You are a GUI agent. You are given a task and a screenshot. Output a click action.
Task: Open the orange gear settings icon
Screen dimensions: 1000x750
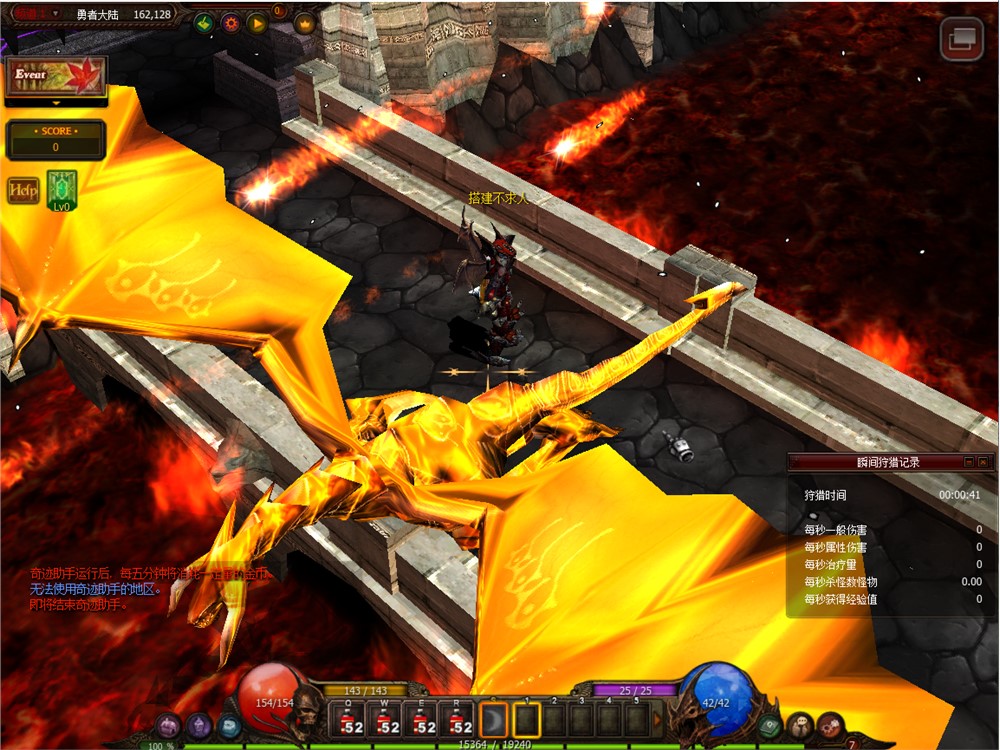230,22
